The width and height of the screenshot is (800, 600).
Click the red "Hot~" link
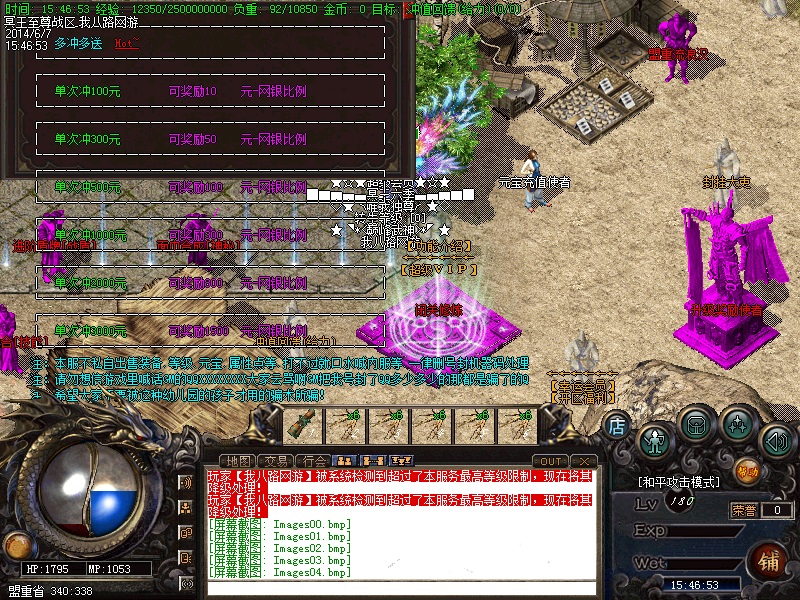tap(126, 44)
